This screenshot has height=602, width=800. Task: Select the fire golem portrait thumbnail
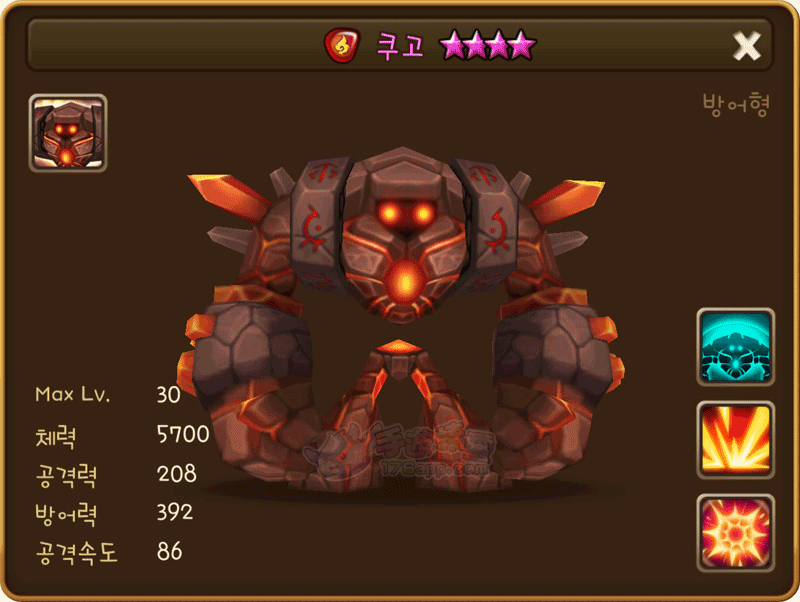click(x=68, y=133)
